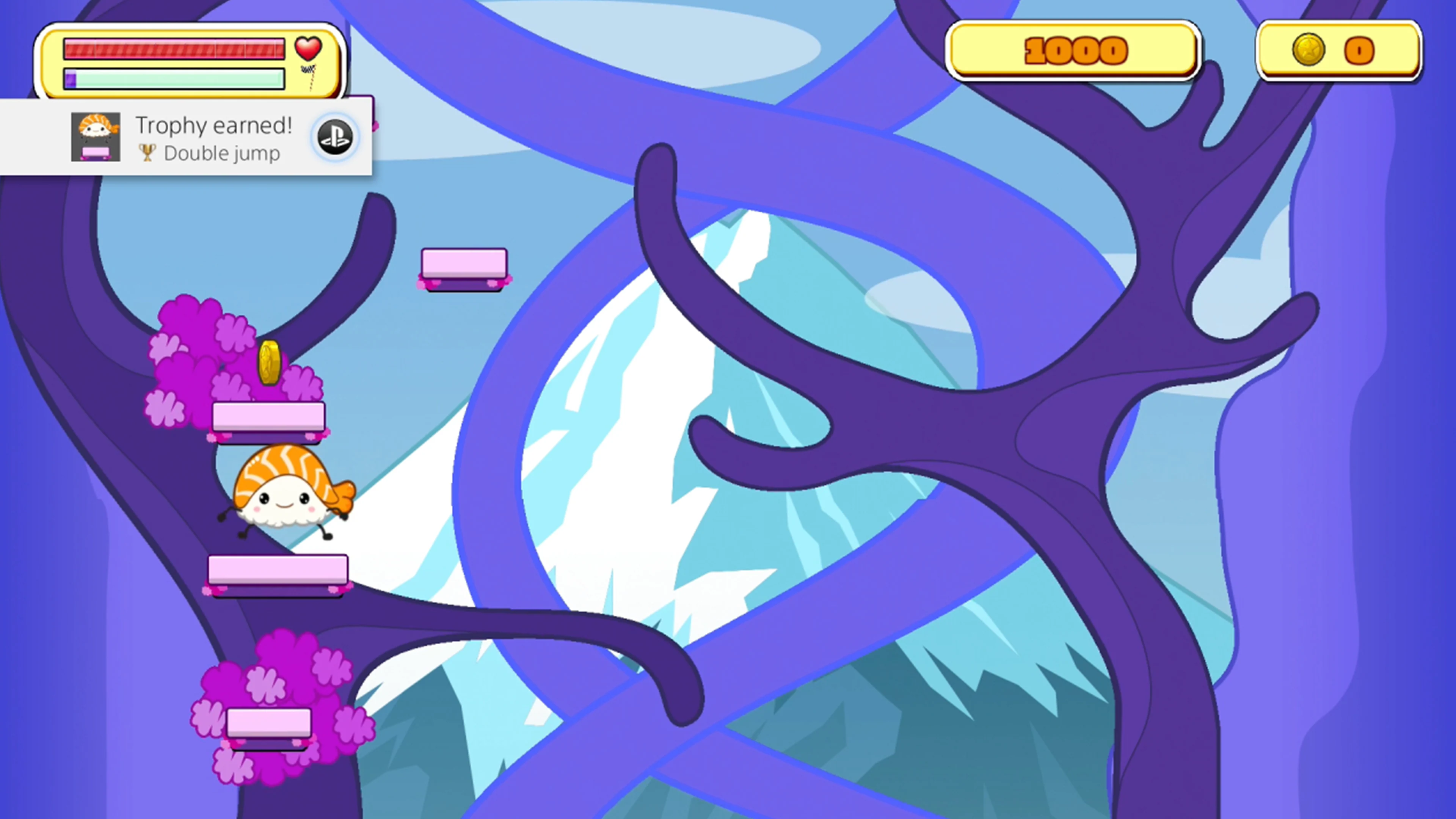Click the coin count showing 0
1456x819 pixels.
1359,51
